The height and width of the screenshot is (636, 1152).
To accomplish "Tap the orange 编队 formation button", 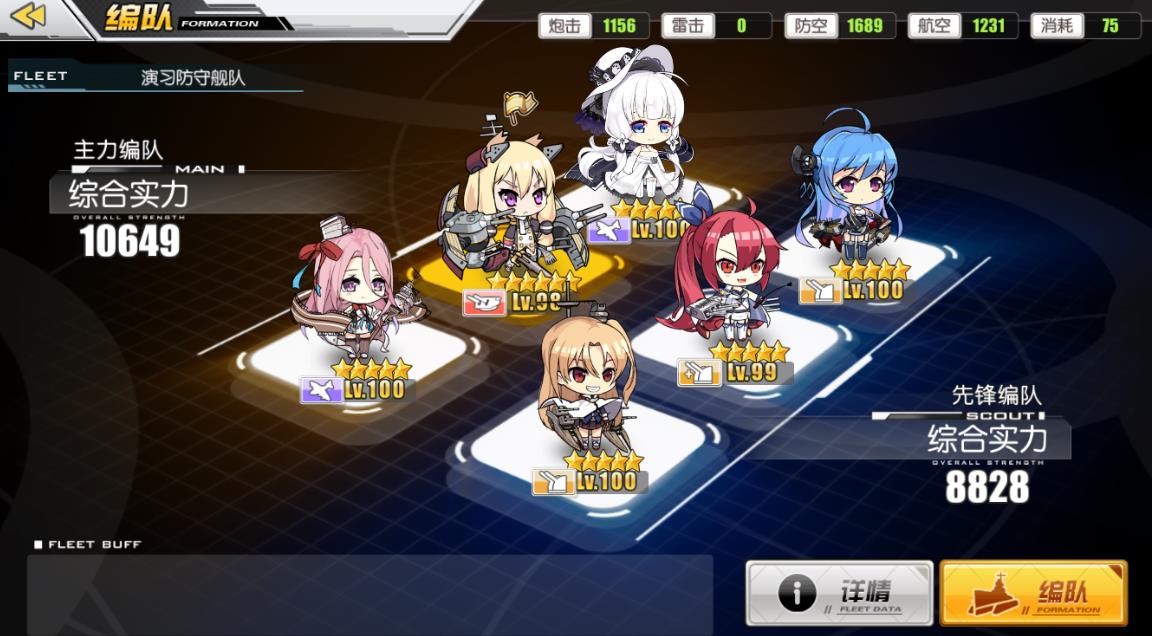I will pyautogui.click(x=1033, y=593).
